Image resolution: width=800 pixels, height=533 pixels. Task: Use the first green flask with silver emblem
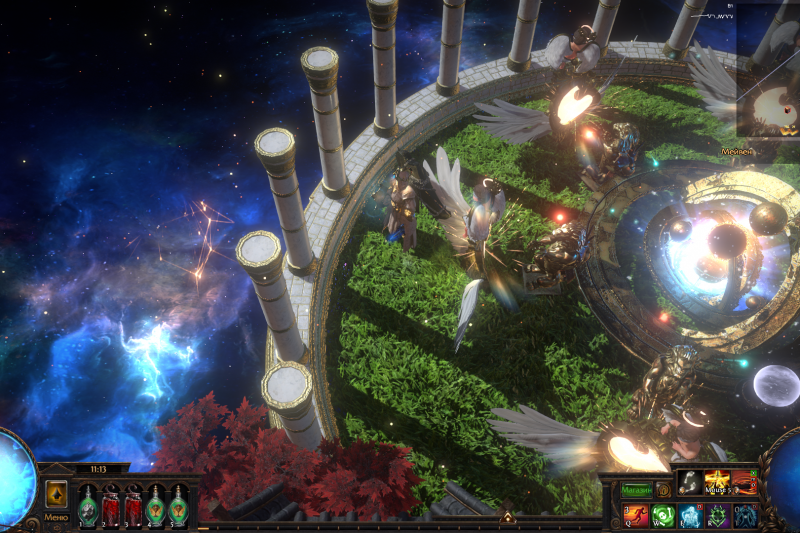(x=88, y=506)
